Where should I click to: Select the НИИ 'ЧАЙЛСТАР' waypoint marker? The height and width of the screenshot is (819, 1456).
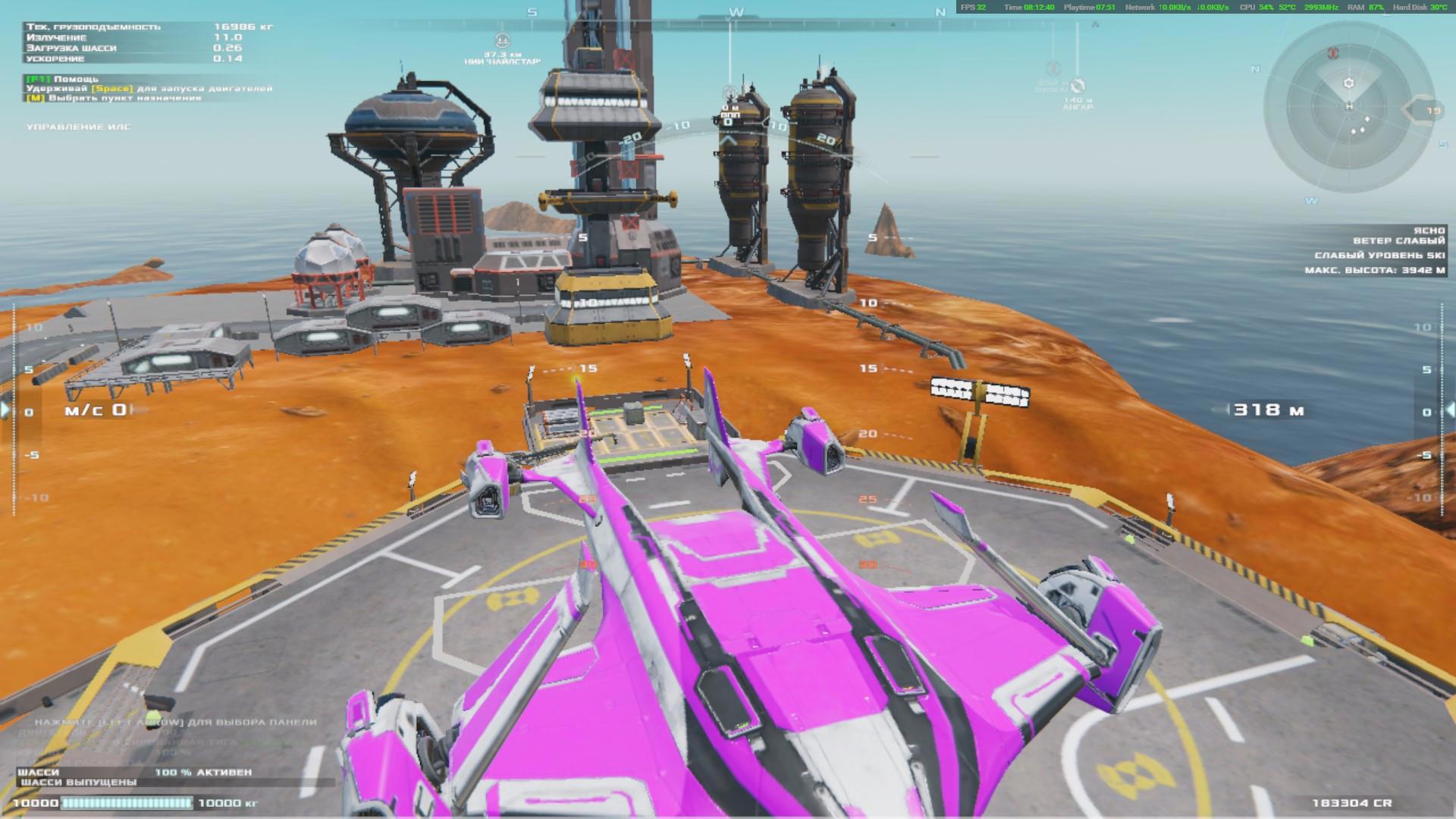coord(502,42)
